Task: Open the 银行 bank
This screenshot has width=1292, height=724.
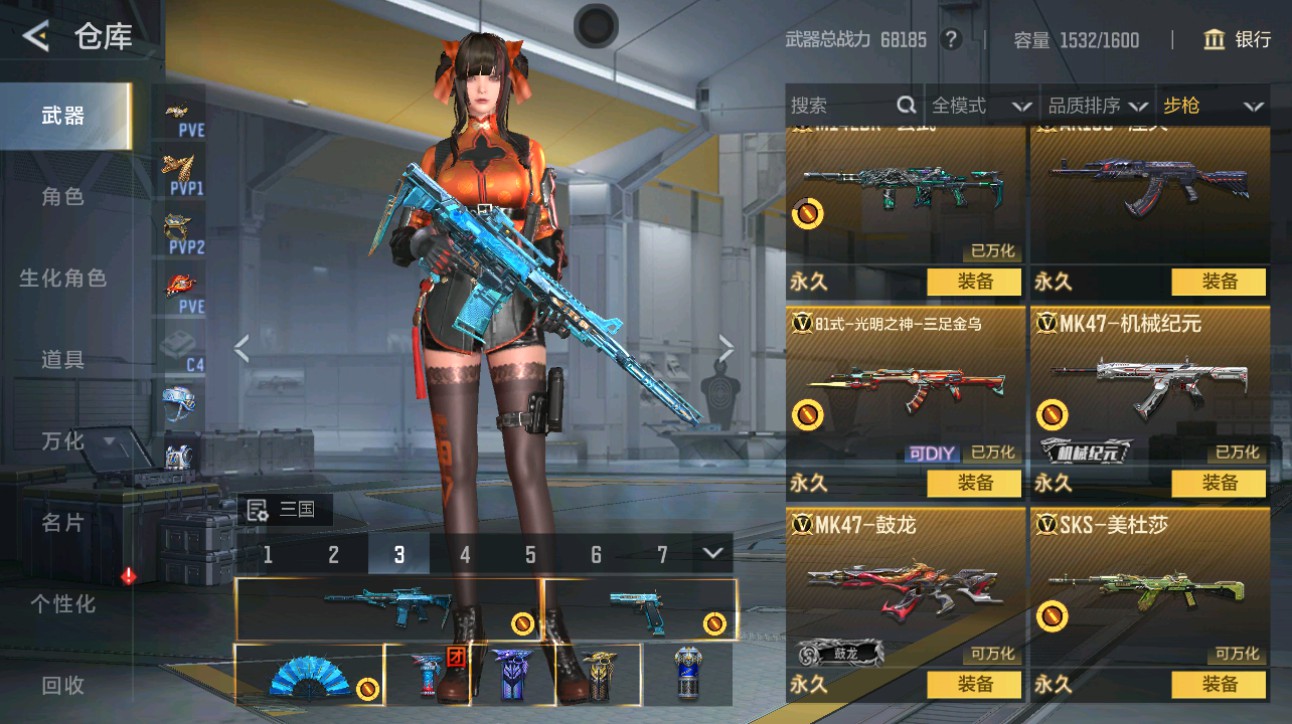Action: point(1238,40)
